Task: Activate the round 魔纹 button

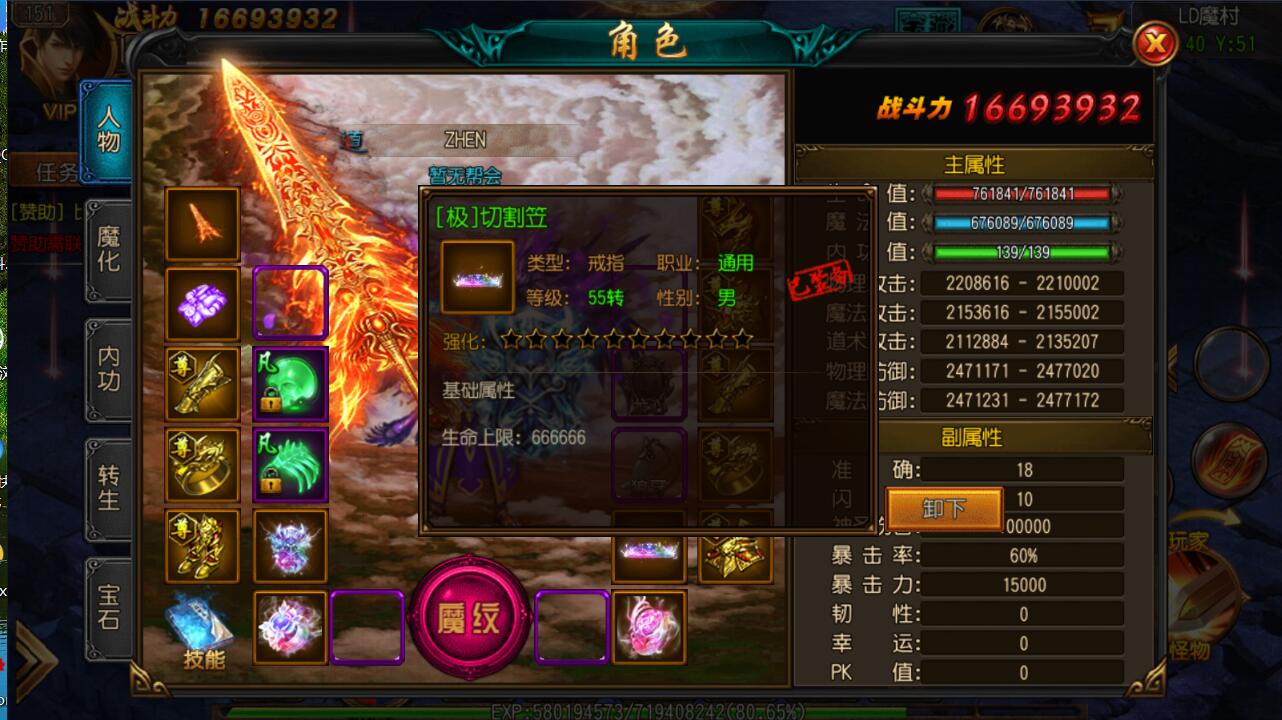Action: tap(469, 618)
